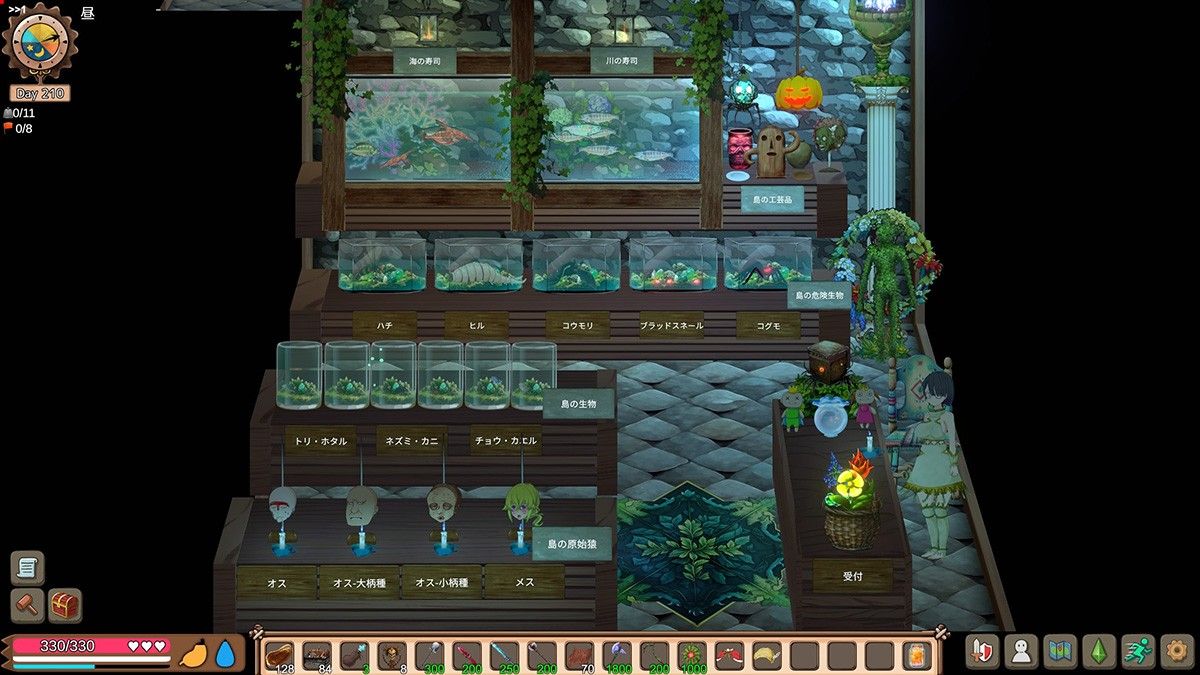Open the hammer crafting menu
The height and width of the screenshot is (675, 1200).
click(27, 605)
